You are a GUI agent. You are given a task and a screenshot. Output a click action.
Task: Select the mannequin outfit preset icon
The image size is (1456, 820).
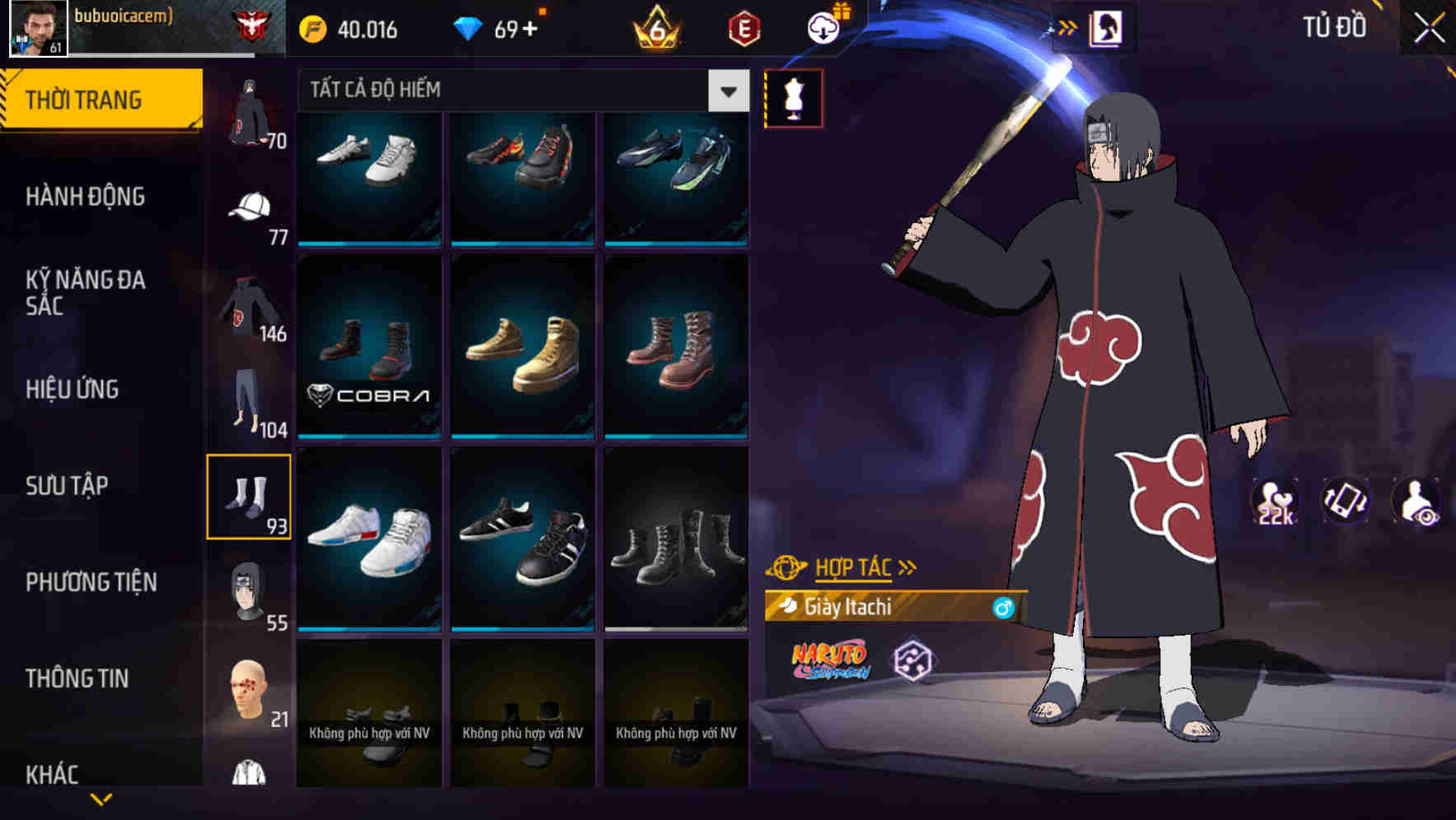[x=793, y=99]
